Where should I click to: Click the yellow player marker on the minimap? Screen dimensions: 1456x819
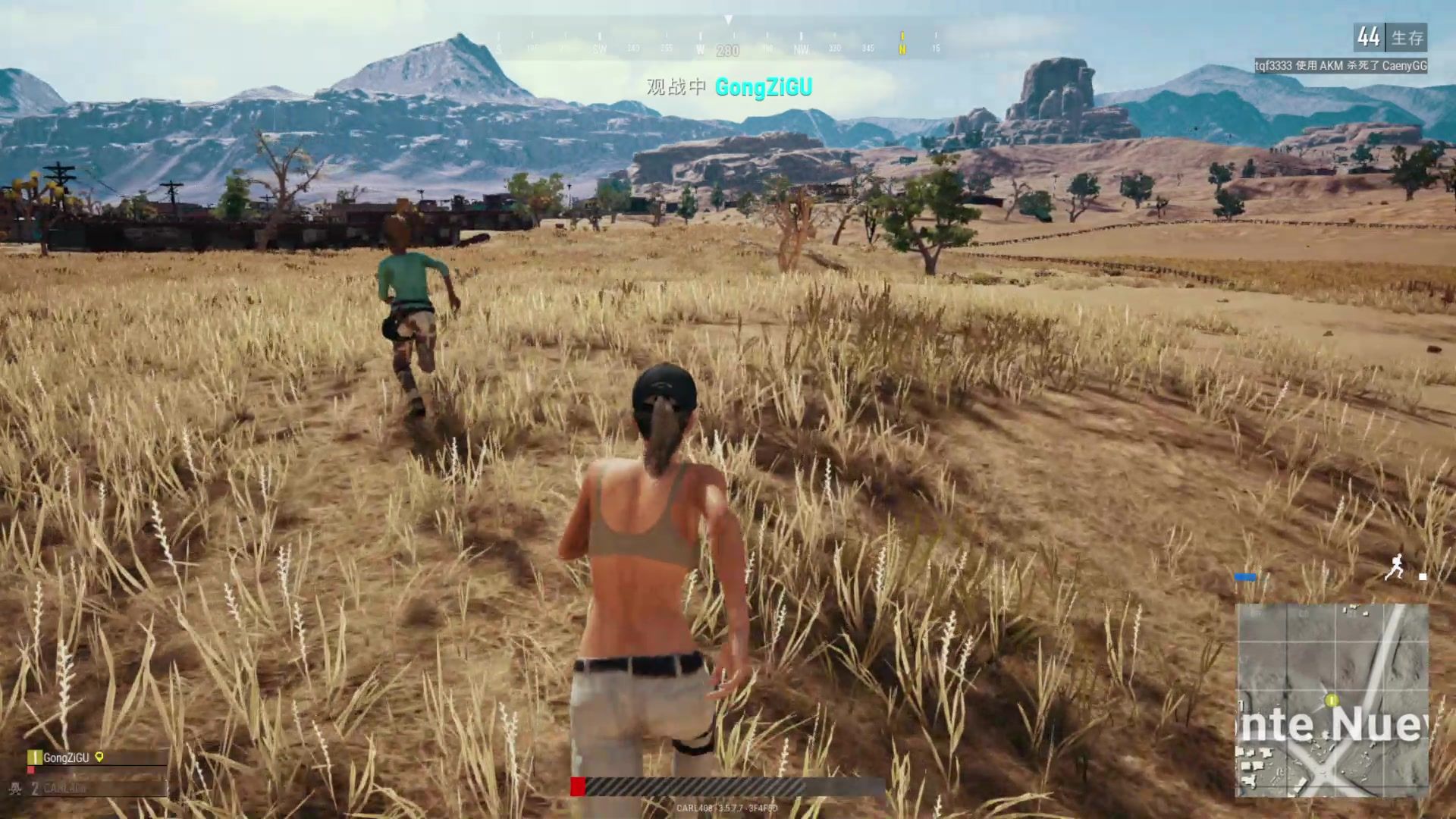click(x=1332, y=699)
